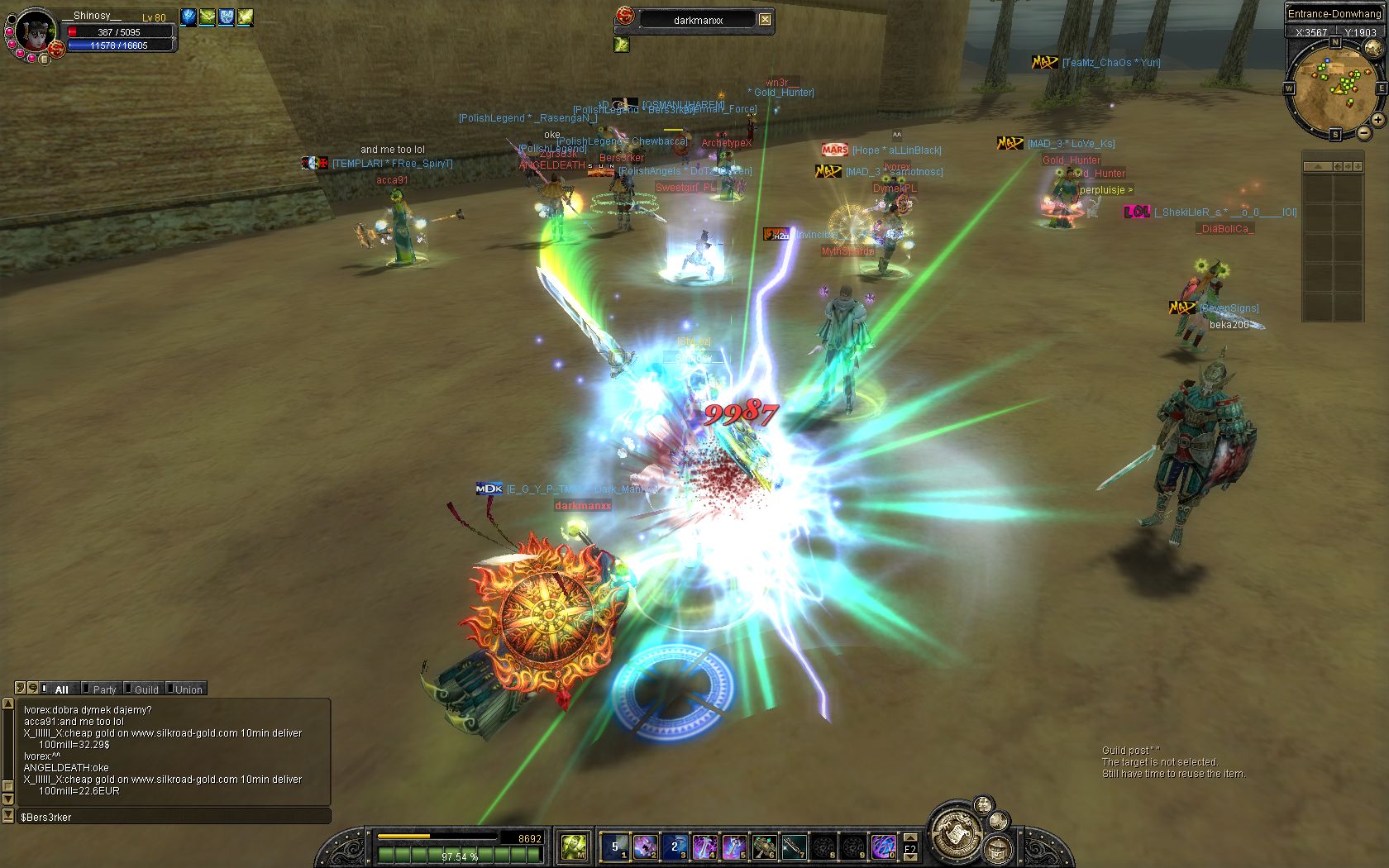Image resolution: width=1389 pixels, height=868 pixels.
Task: Switch hotbar page with the up arrow
Action: pyautogui.click(x=910, y=837)
